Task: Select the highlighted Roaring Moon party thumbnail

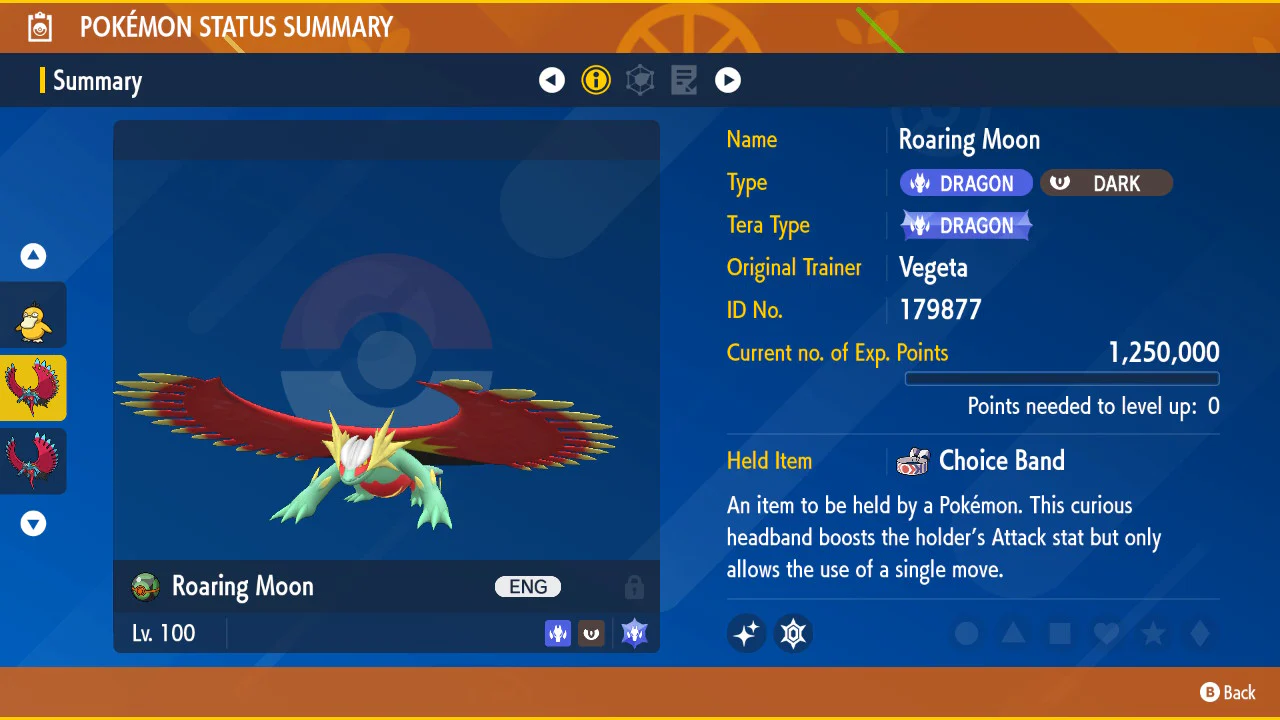Action: point(33,388)
